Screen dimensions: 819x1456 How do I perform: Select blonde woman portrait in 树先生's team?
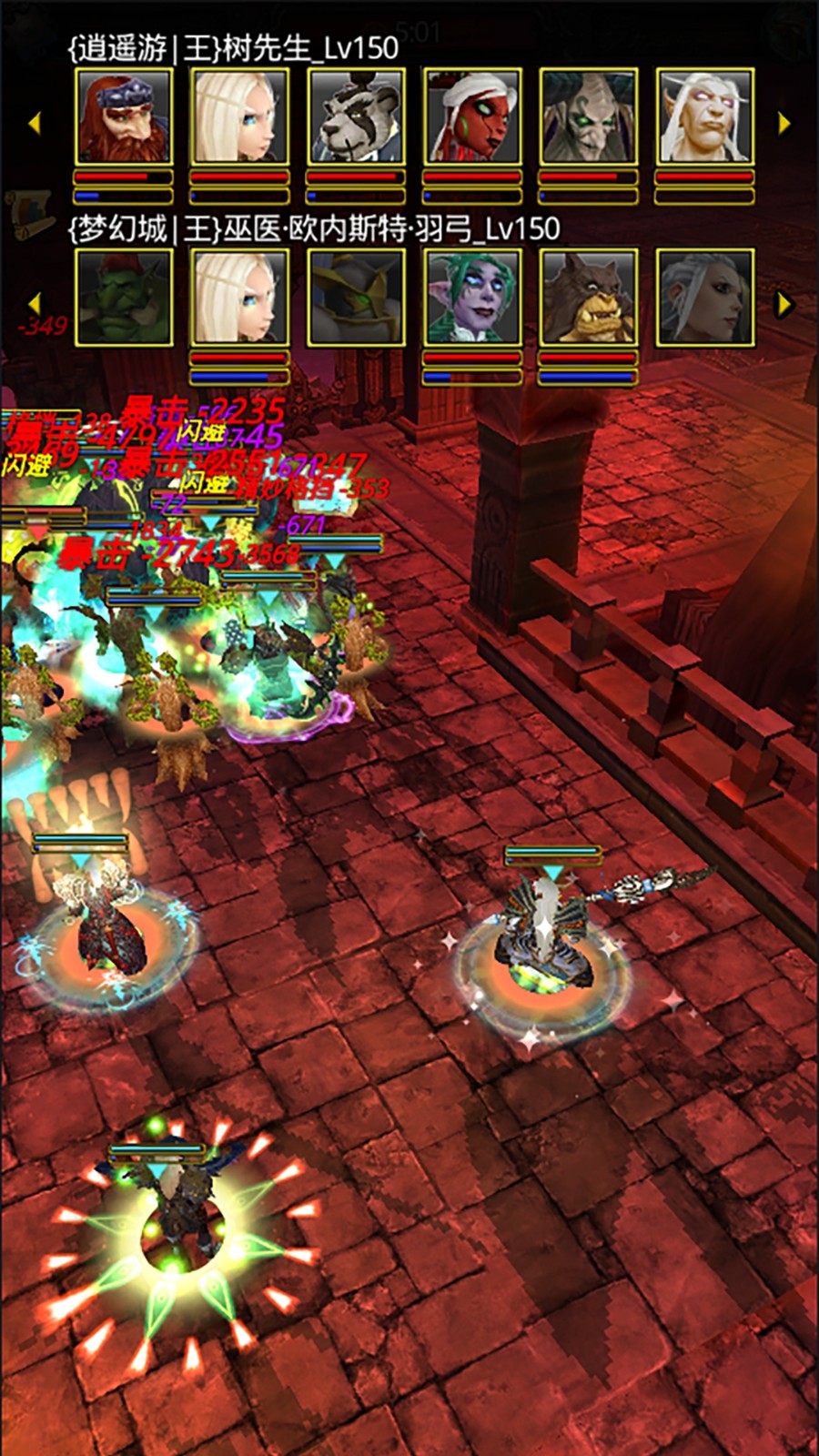239,117
